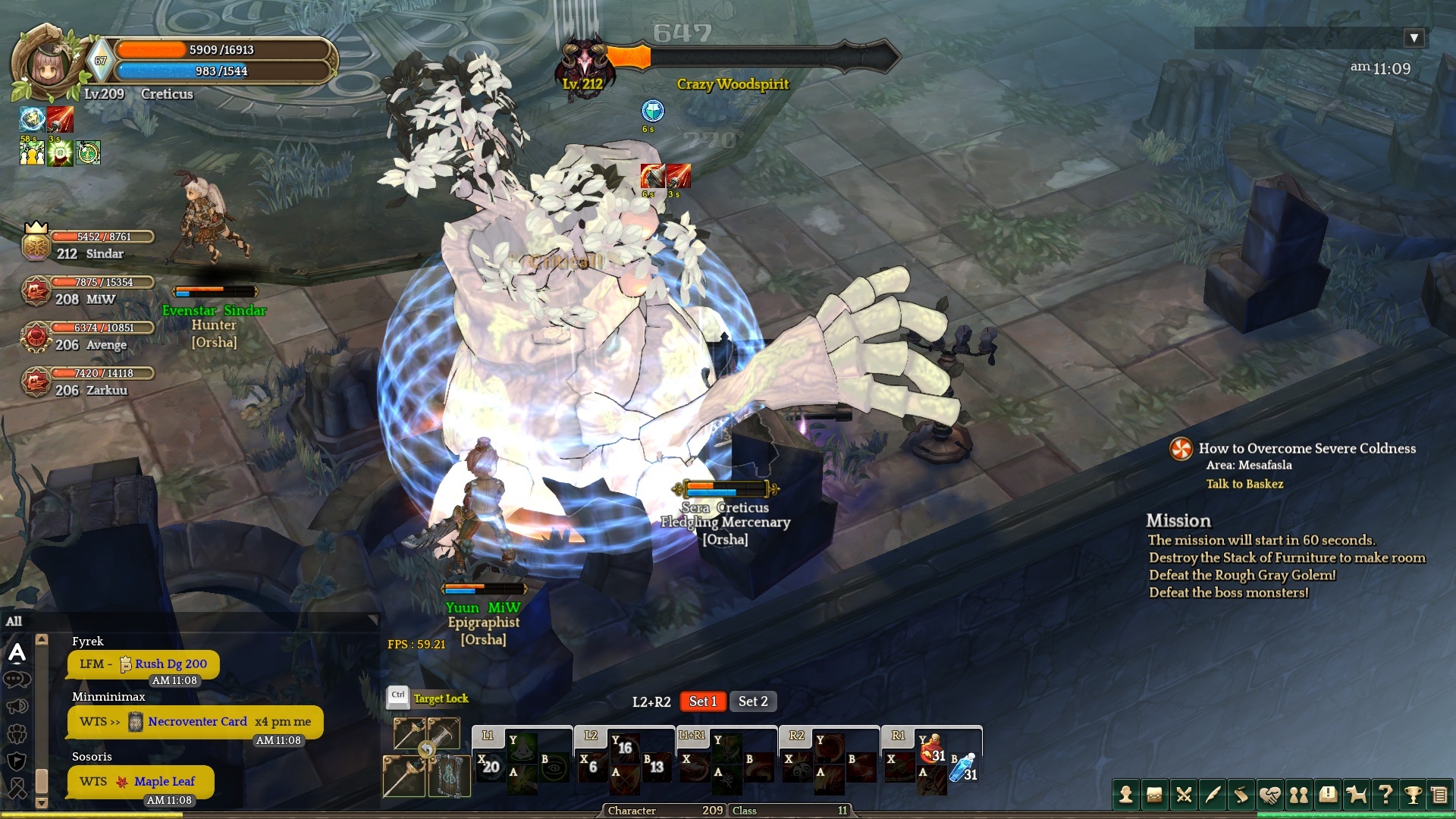The height and width of the screenshot is (819, 1456).
Task: Open the inventory bag icon
Action: click(1155, 795)
